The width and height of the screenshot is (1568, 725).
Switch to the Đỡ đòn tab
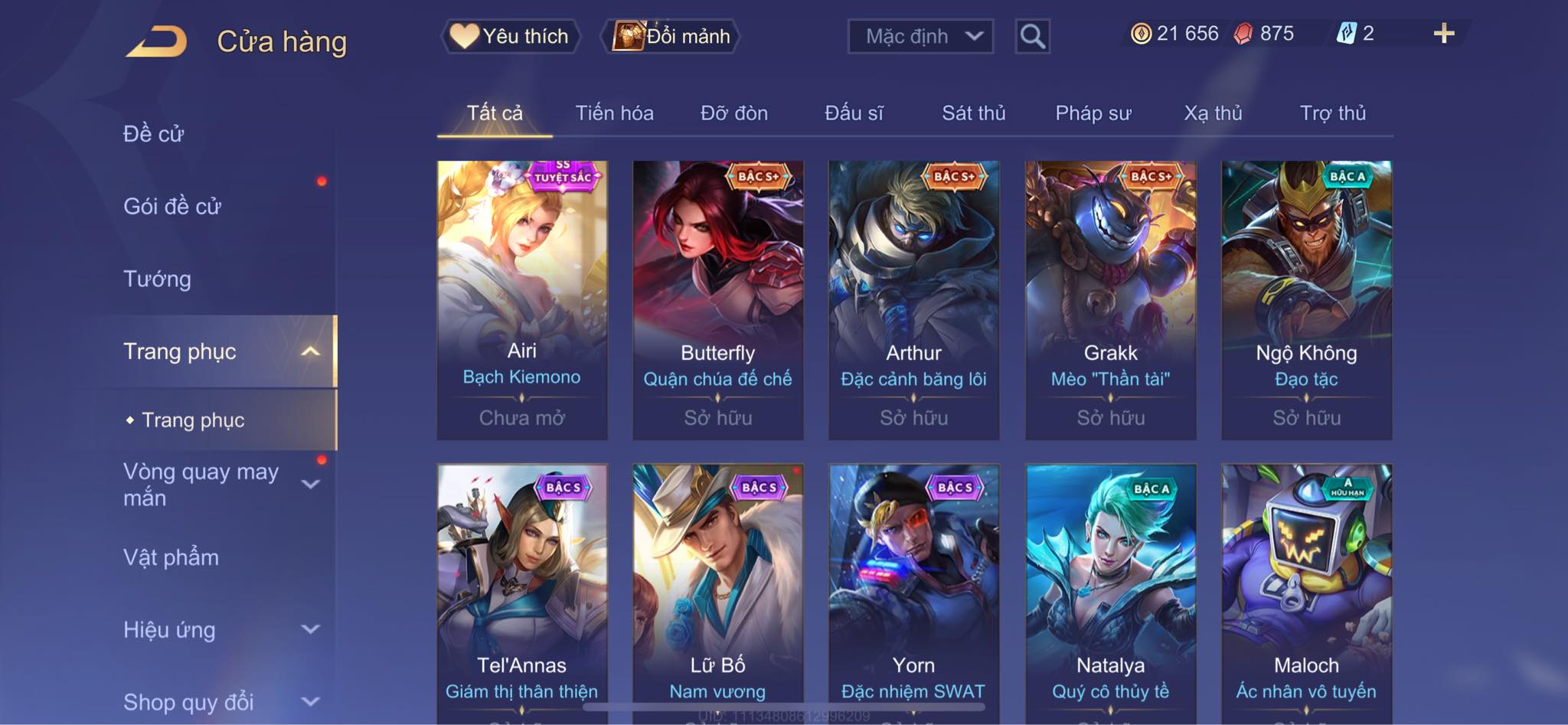733,113
